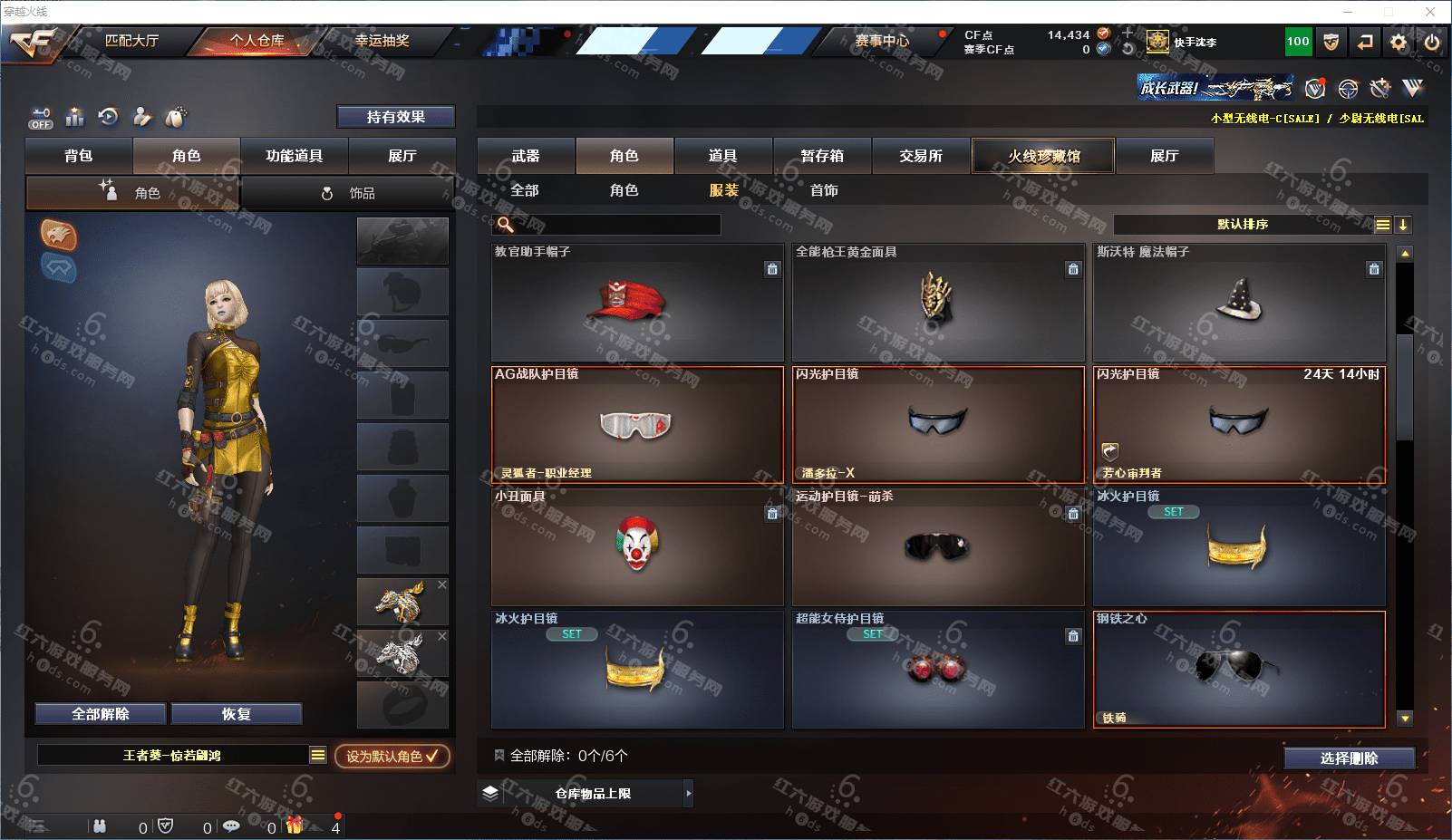Open the 匹配大厅 lobby tab
The image size is (1452, 840).
click(131, 41)
